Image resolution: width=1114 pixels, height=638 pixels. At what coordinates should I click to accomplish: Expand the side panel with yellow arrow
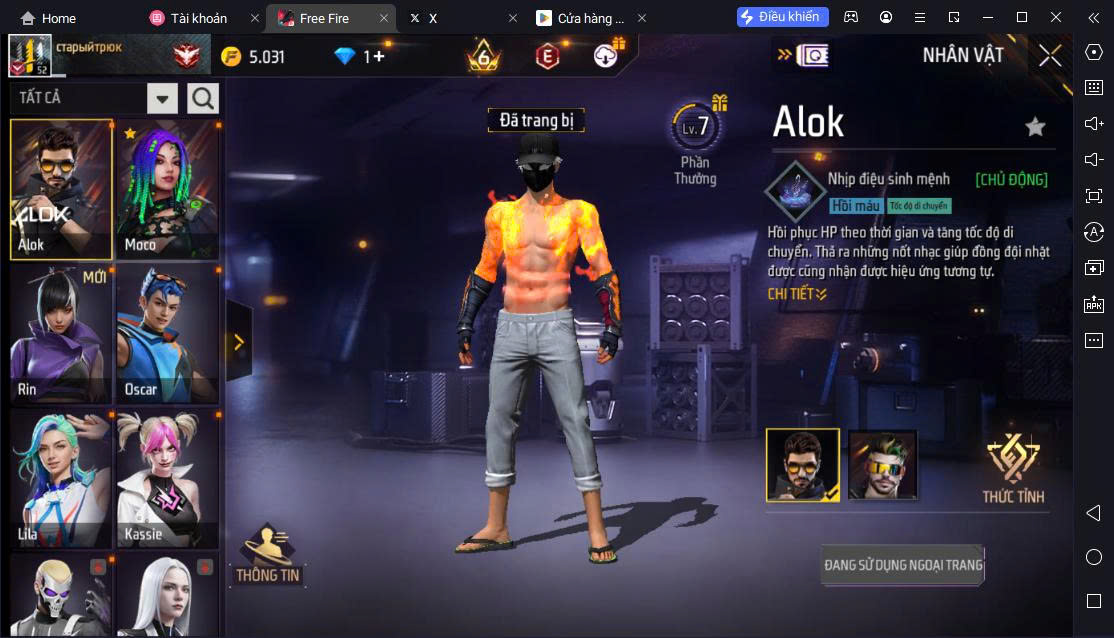pyautogui.click(x=239, y=342)
